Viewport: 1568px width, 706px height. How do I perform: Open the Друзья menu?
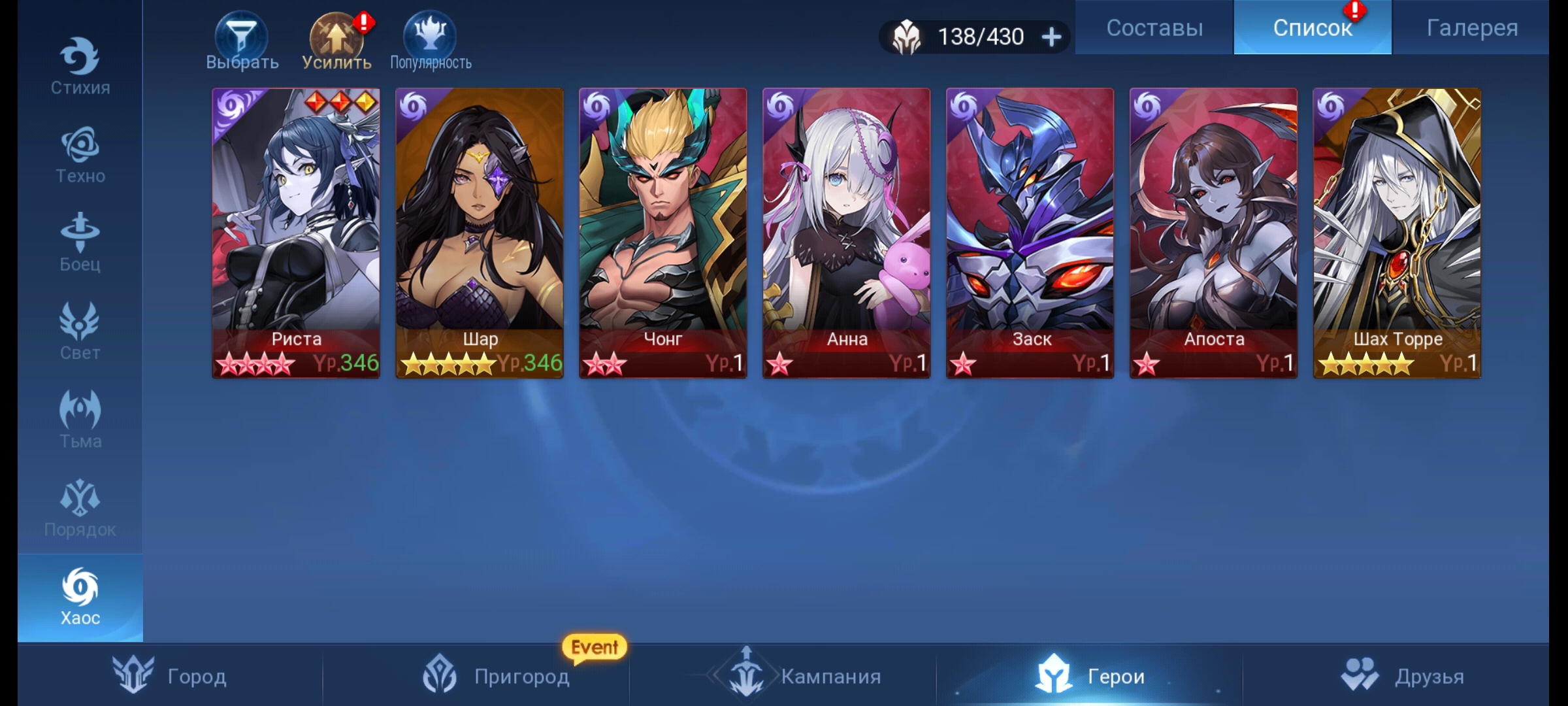point(1403,676)
